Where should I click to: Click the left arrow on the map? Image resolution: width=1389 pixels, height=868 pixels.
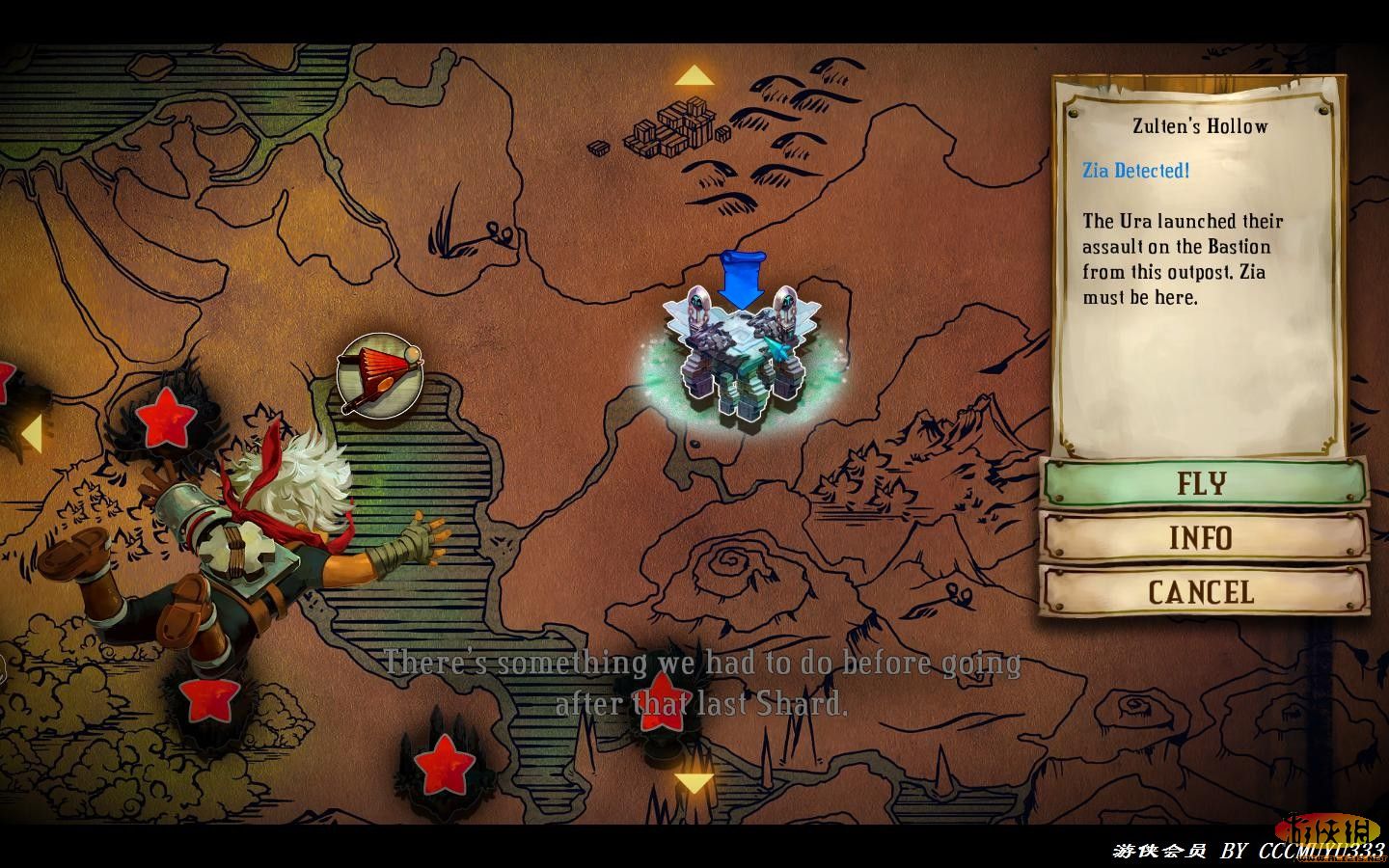(32, 434)
